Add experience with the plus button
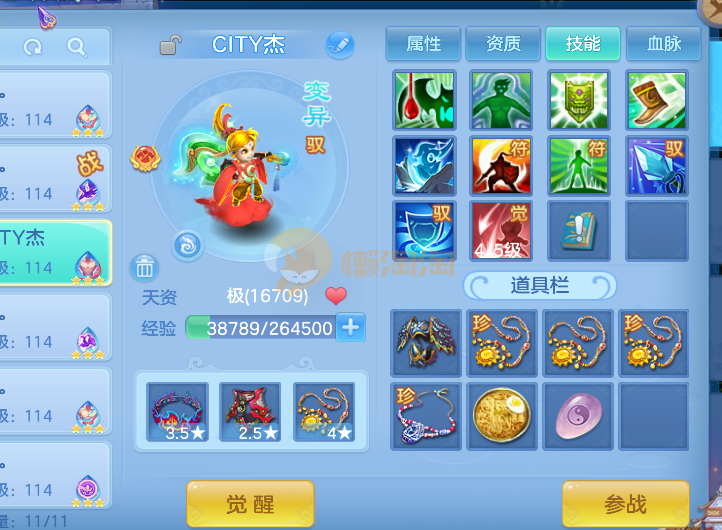 [350, 327]
